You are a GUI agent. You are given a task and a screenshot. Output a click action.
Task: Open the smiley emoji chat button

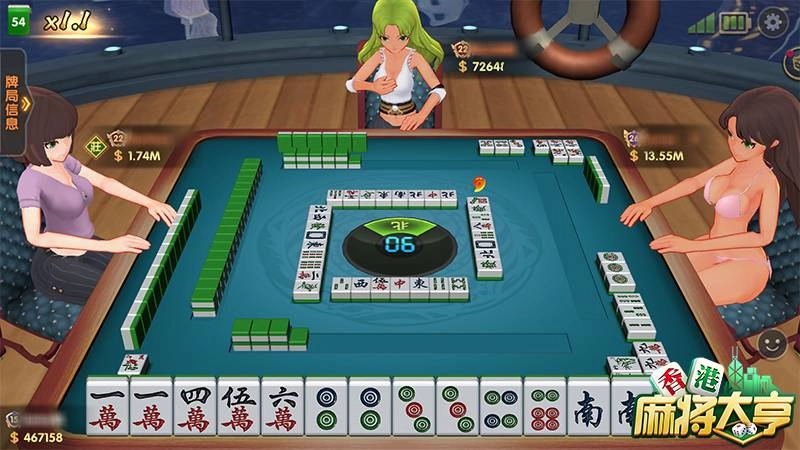point(772,343)
